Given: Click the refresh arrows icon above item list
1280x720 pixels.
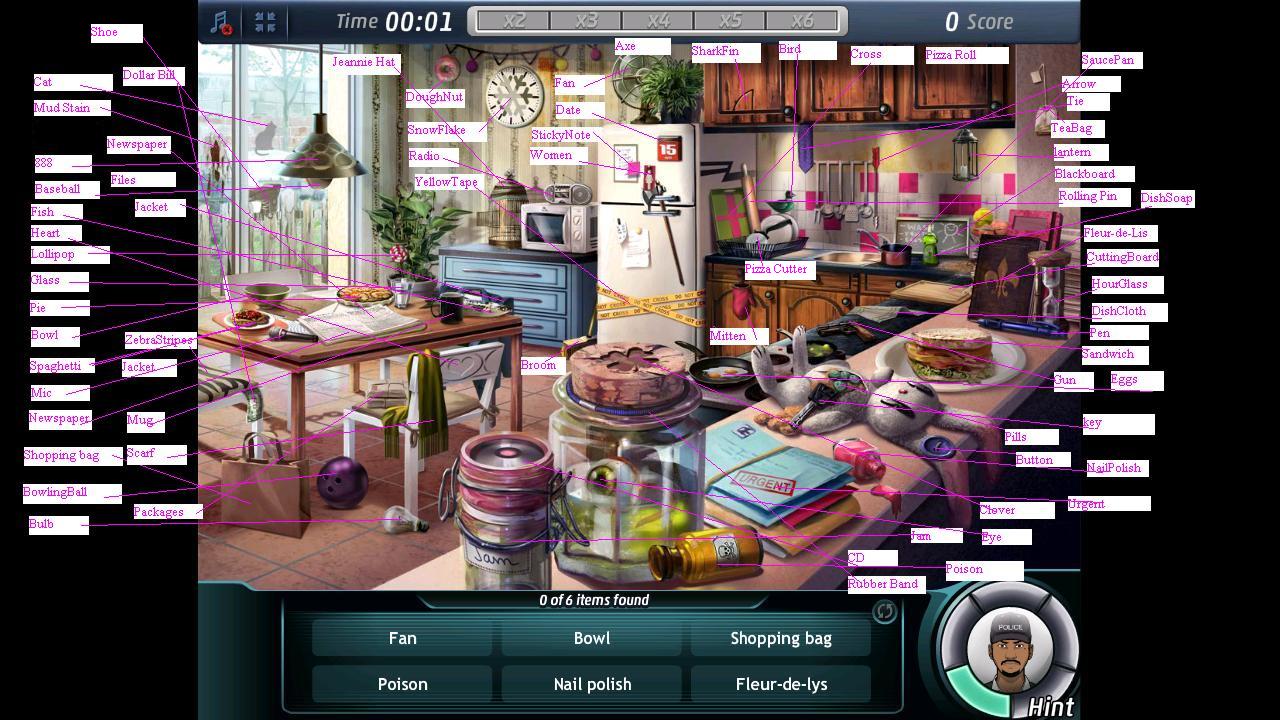Looking at the screenshot, I should (x=884, y=611).
